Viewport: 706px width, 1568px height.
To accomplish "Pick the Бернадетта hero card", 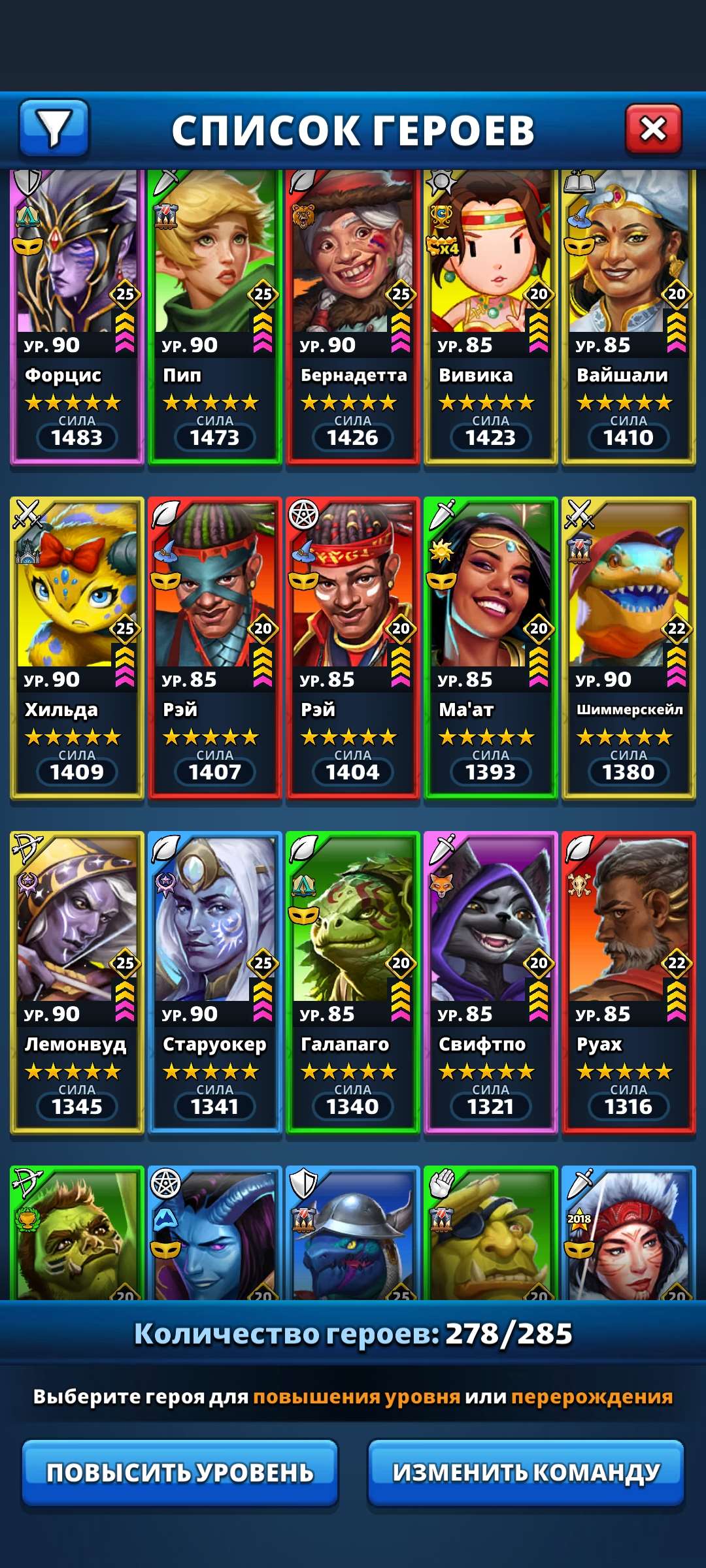I will click(352, 317).
